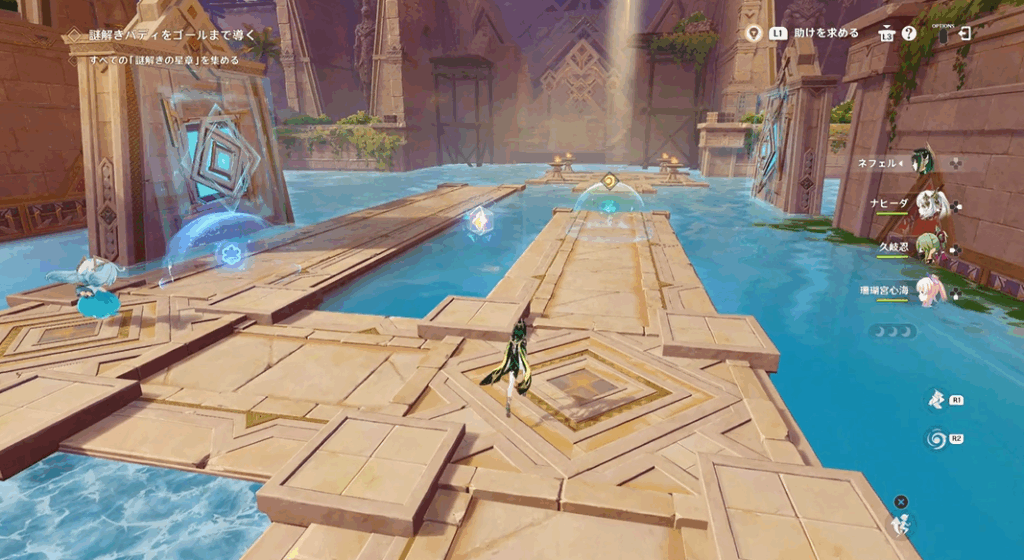
Task: Tap the jump action icon
Action: click(902, 523)
